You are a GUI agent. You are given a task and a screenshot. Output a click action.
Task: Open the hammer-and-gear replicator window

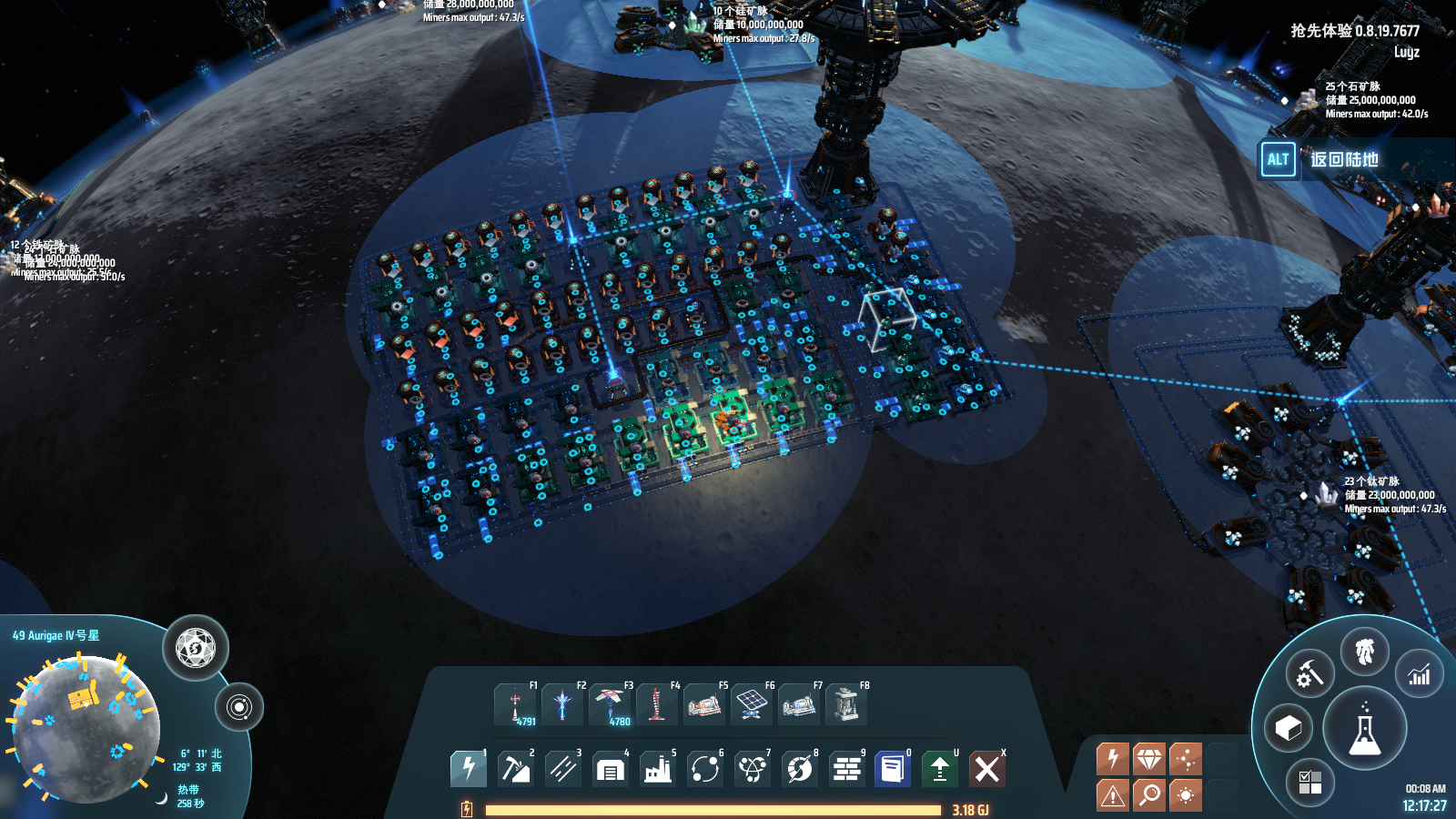point(1309,674)
